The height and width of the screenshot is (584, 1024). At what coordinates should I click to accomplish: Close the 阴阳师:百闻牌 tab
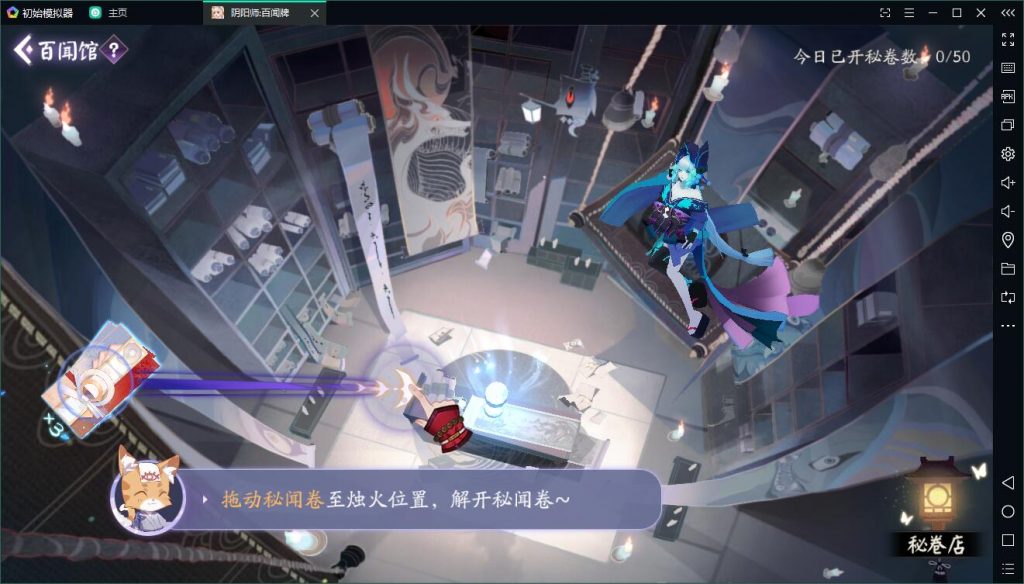click(315, 13)
